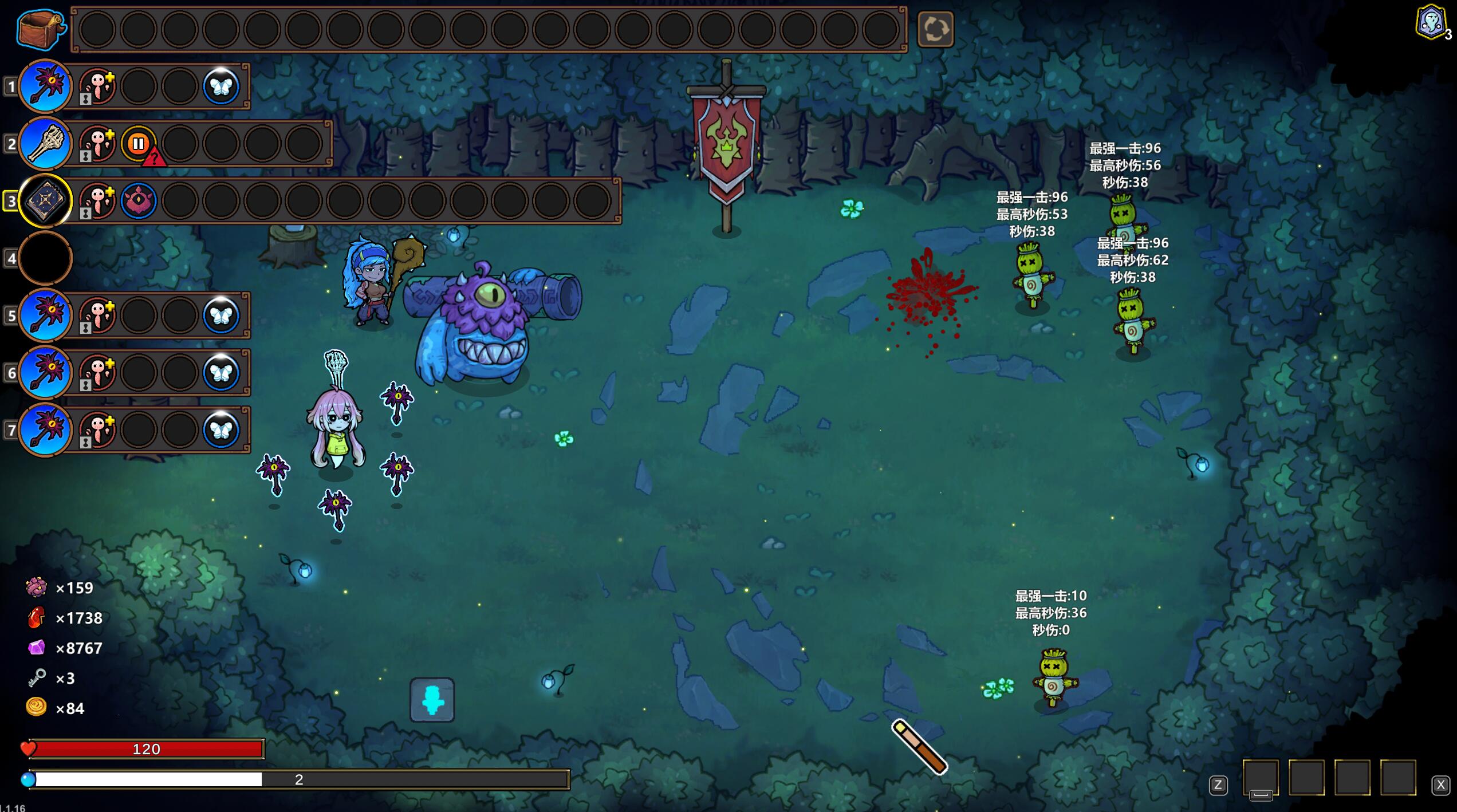Choose the butterfly spell in wand row 1
This screenshot has width=1457, height=812.
221,86
